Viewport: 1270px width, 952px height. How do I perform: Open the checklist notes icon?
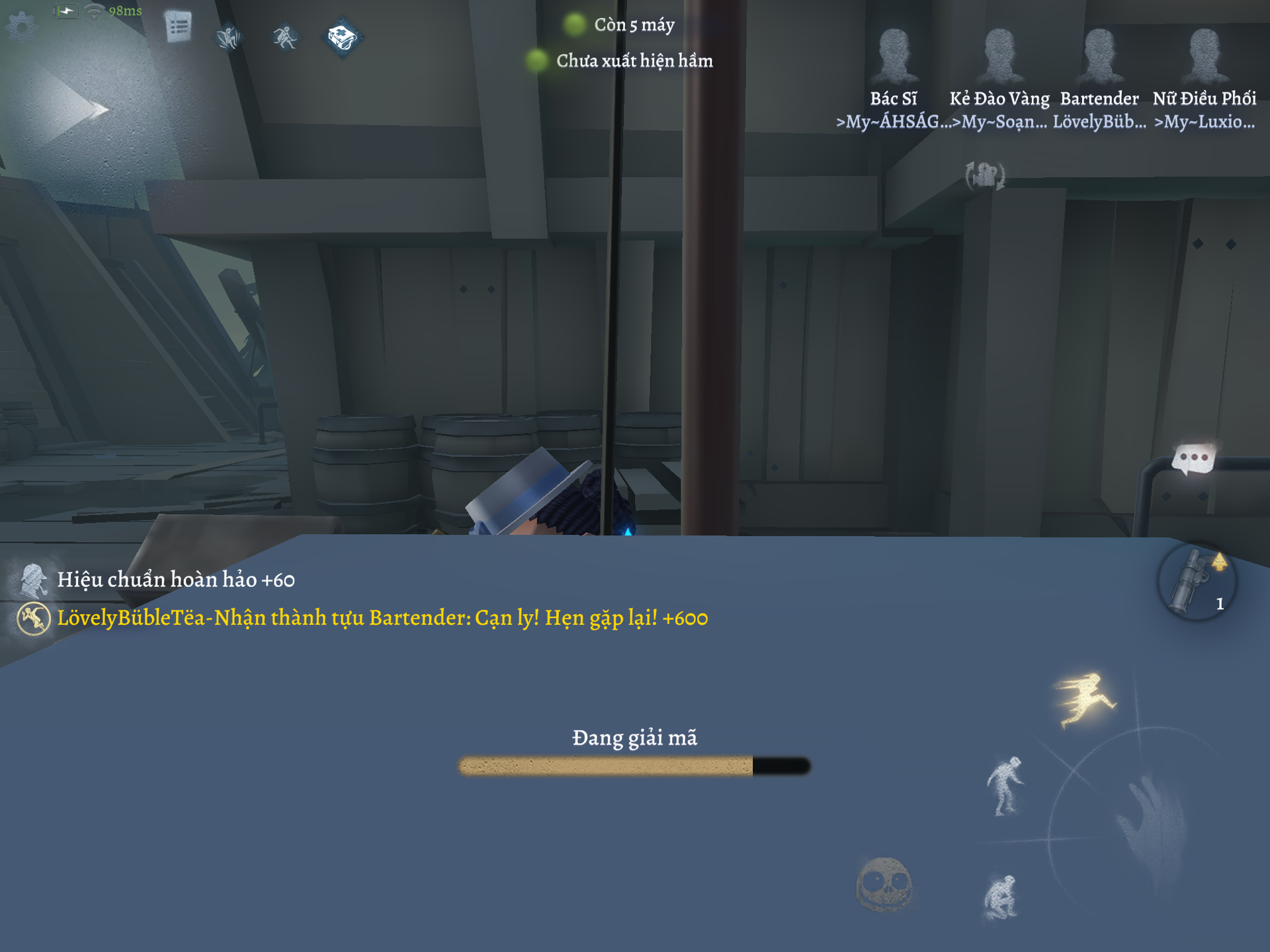click(178, 27)
